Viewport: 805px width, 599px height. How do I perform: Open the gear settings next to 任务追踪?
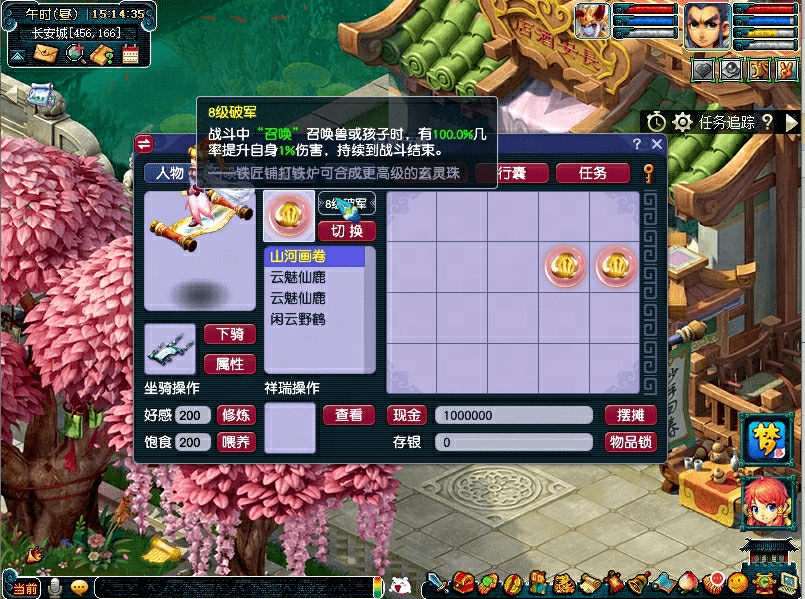[x=683, y=122]
